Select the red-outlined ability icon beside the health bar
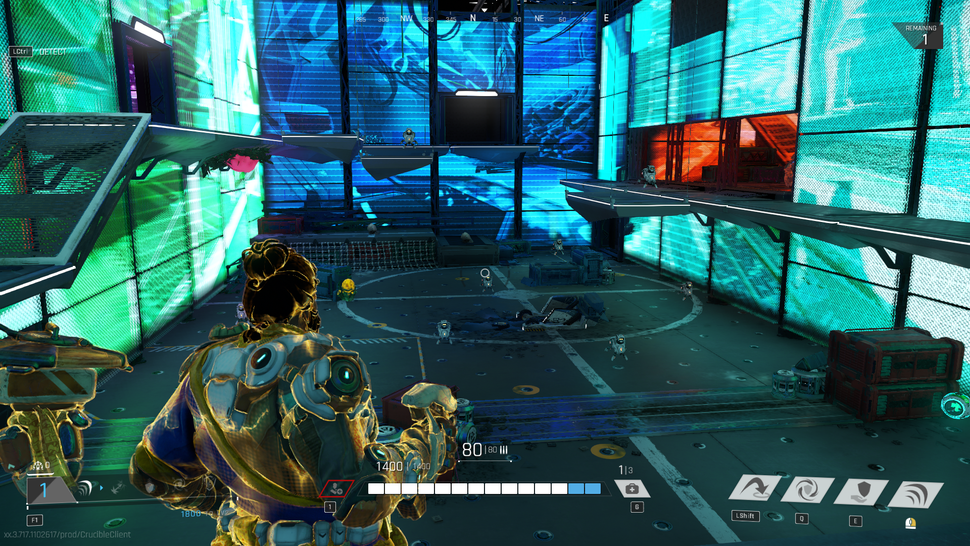 [x=336, y=489]
